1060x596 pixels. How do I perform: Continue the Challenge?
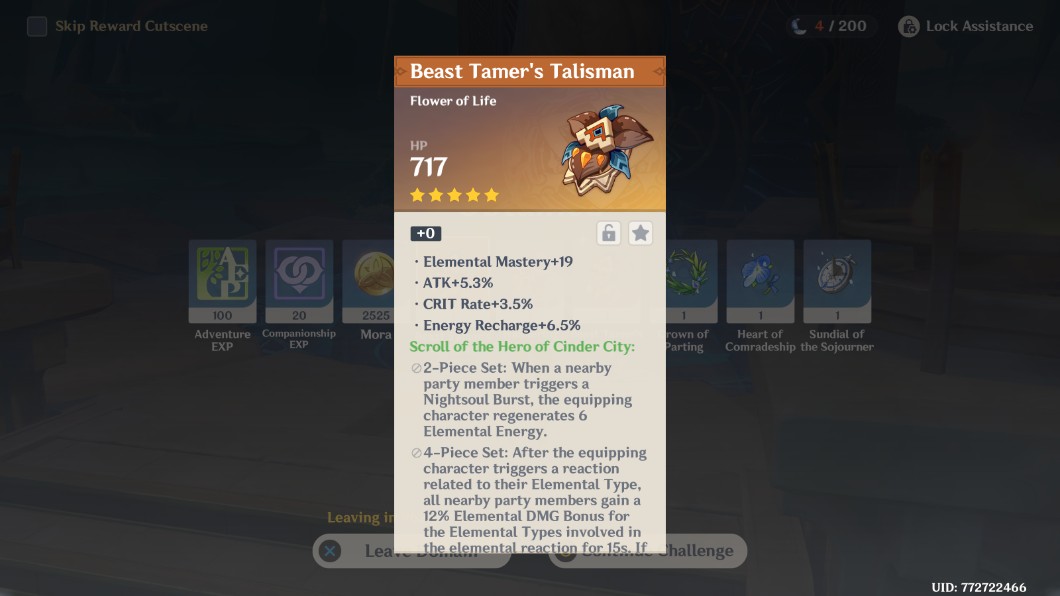coord(704,551)
